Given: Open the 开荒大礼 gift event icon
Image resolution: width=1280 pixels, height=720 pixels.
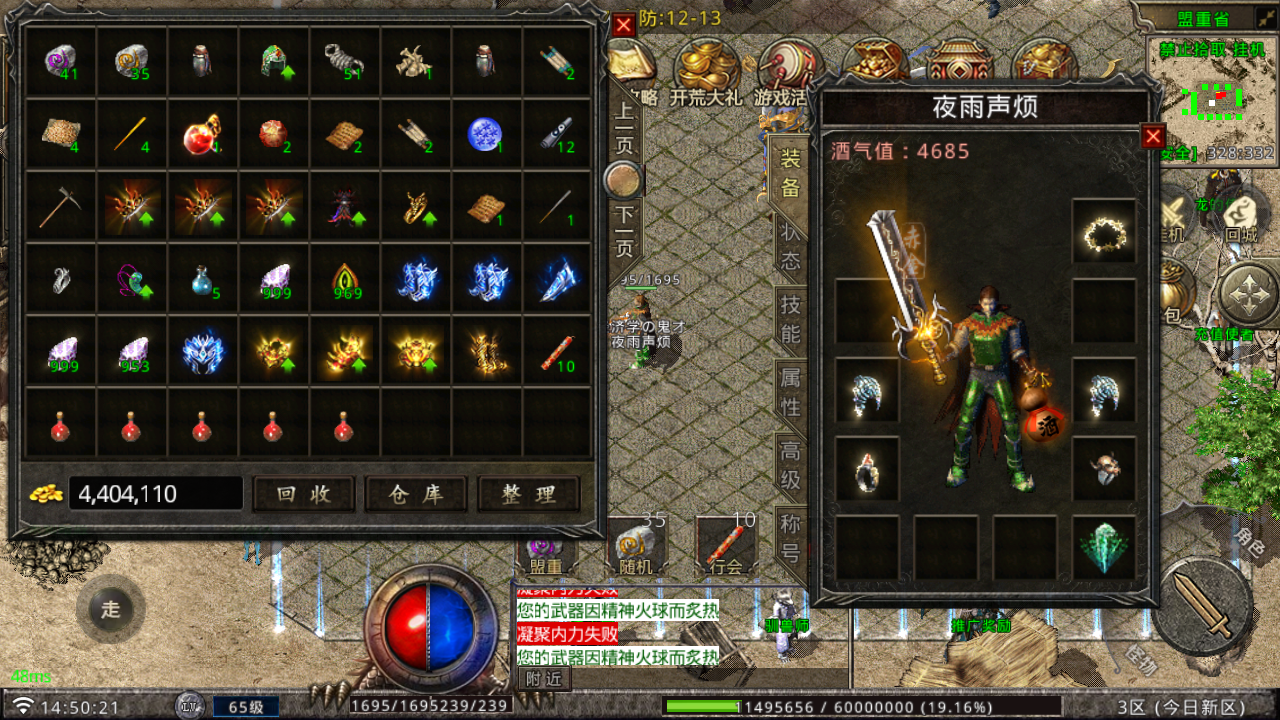Looking at the screenshot, I should [706, 70].
